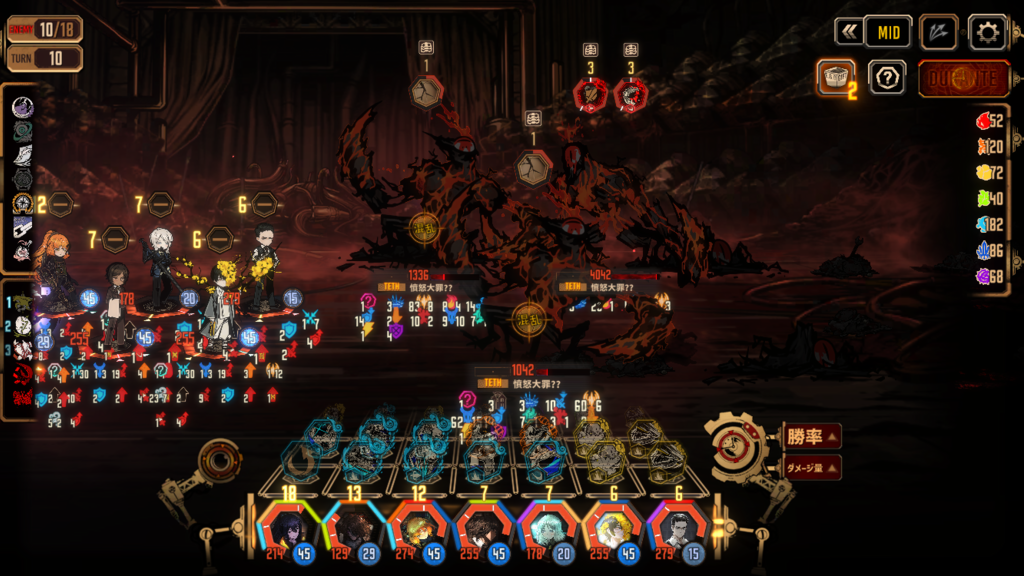Select the enemy's red skill slot marked 3
This screenshot has width=1024, height=576.
[x=591, y=95]
